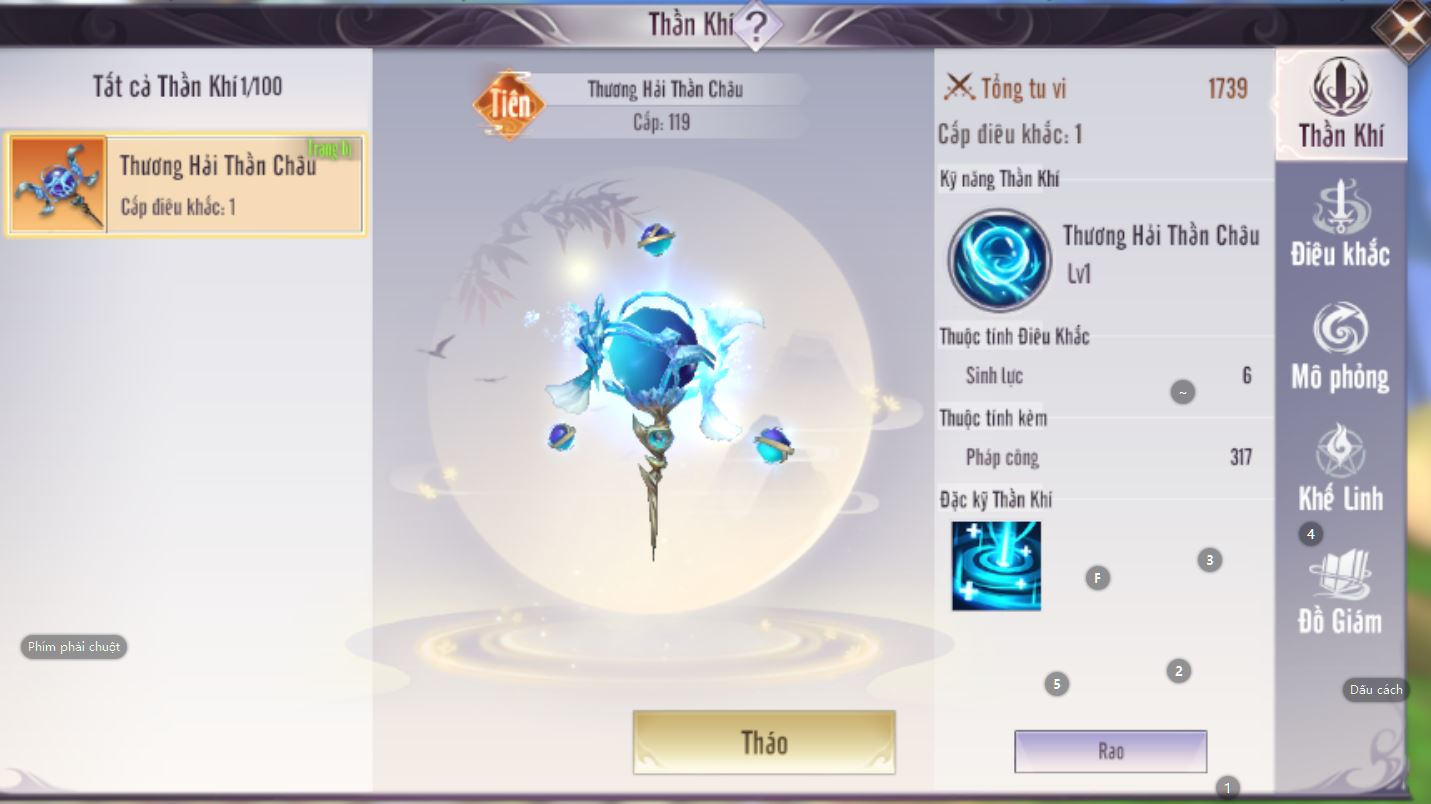Switch to the Mô phỏng tab

(1341, 347)
